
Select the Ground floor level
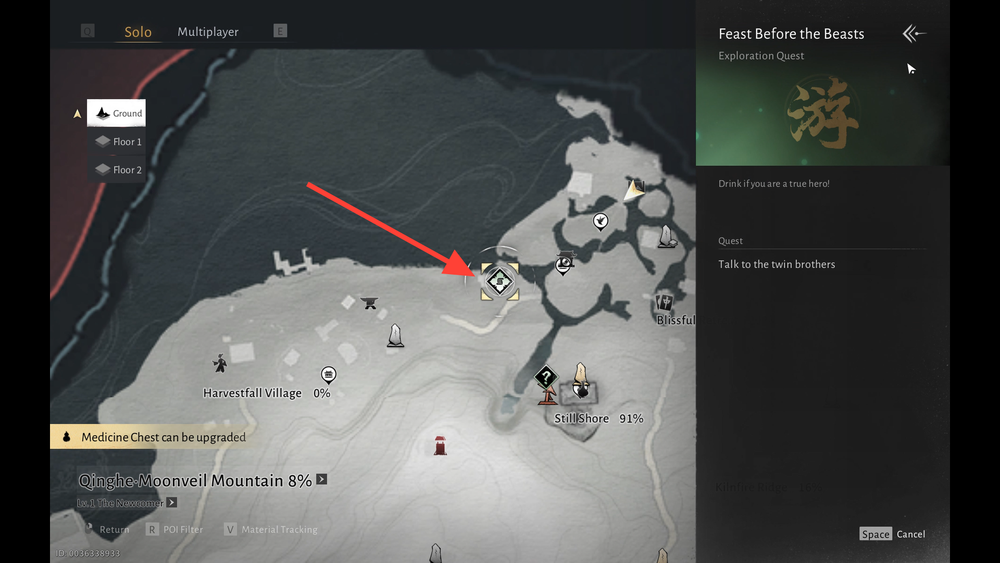click(116, 114)
